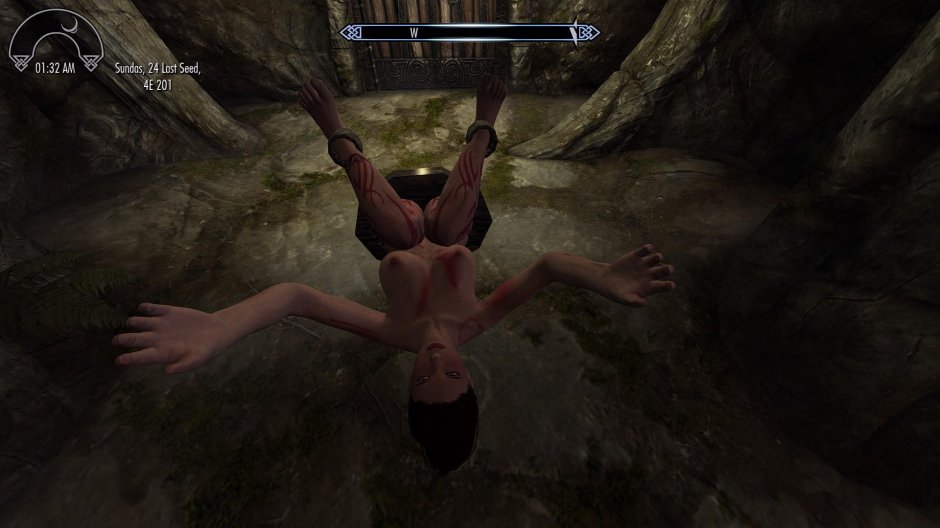The height and width of the screenshot is (528, 940).
Task: Select the moon phase clock widget
Action: [57, 47]
